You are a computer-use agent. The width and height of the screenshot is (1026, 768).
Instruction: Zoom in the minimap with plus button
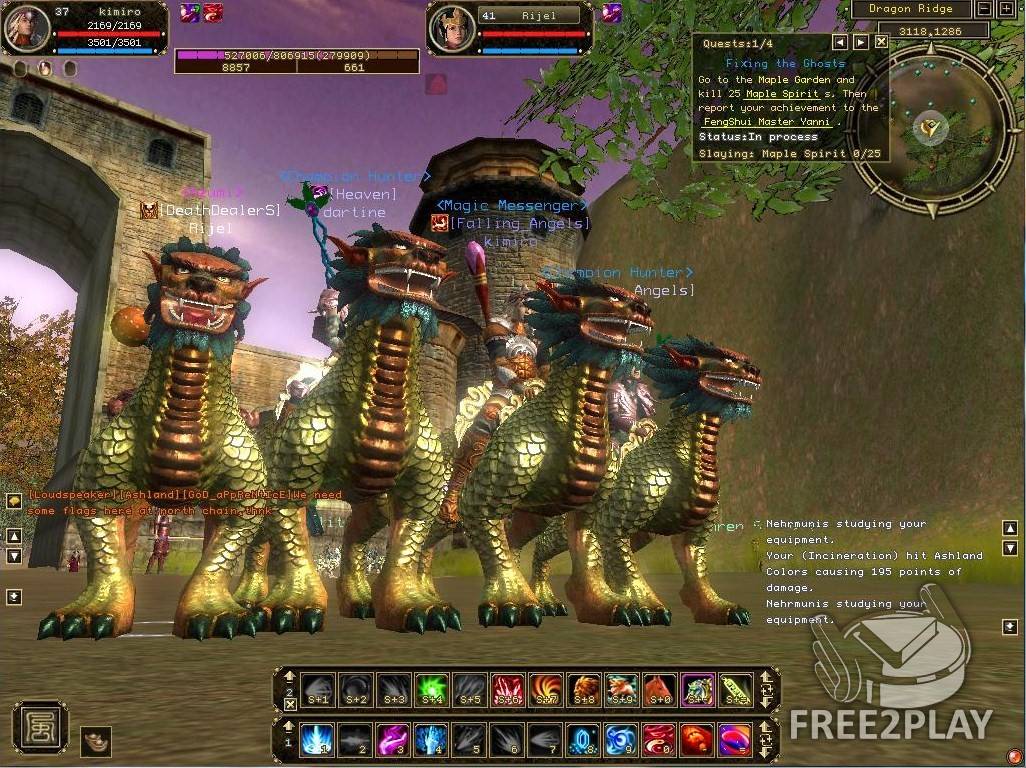click(1006, 9)
